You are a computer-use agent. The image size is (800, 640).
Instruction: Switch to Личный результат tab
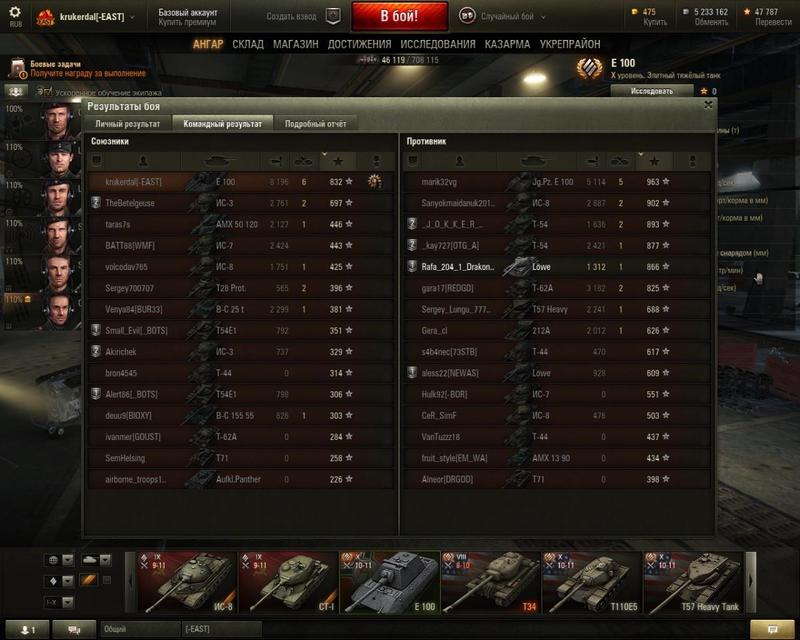click(x=127, y=124)
